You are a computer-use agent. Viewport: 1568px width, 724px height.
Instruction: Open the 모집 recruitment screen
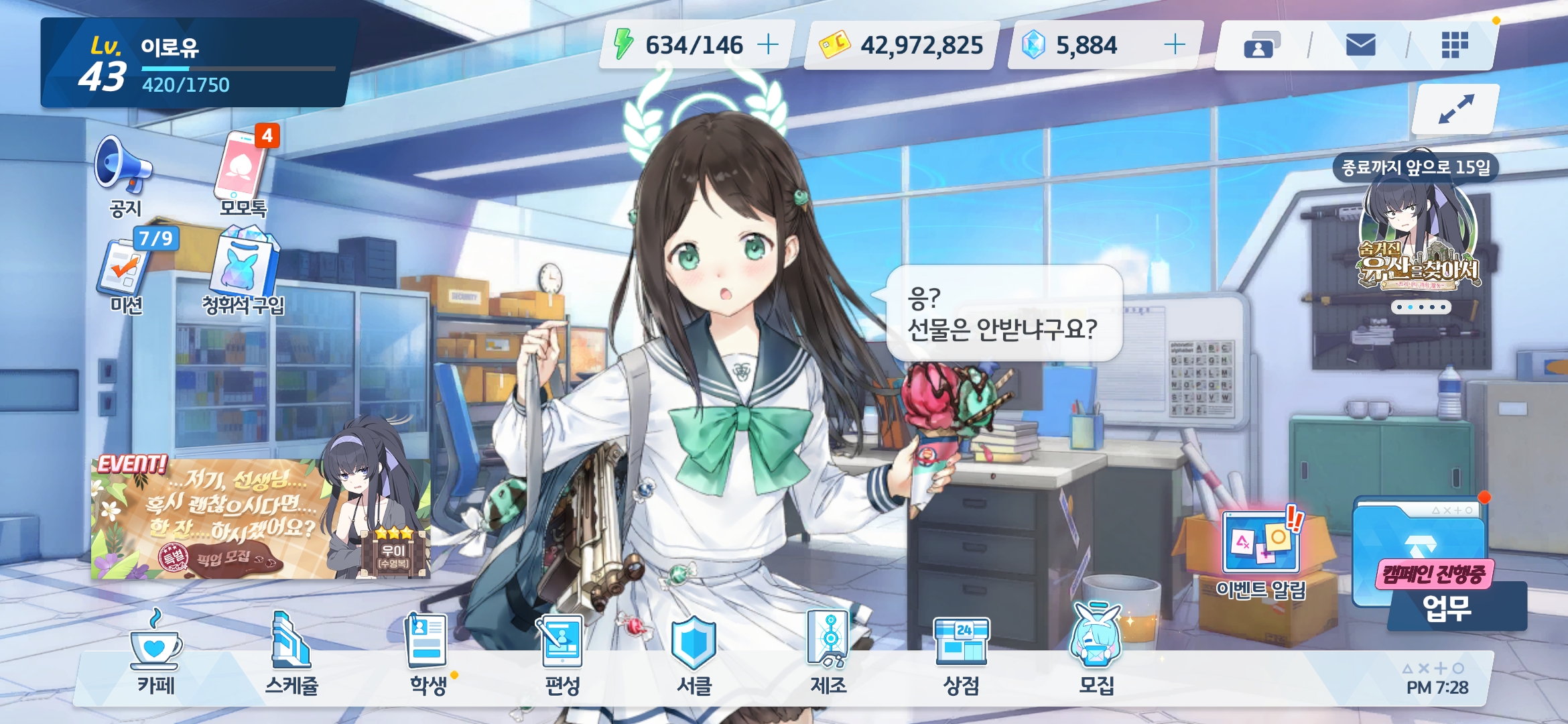point(1096,654)
